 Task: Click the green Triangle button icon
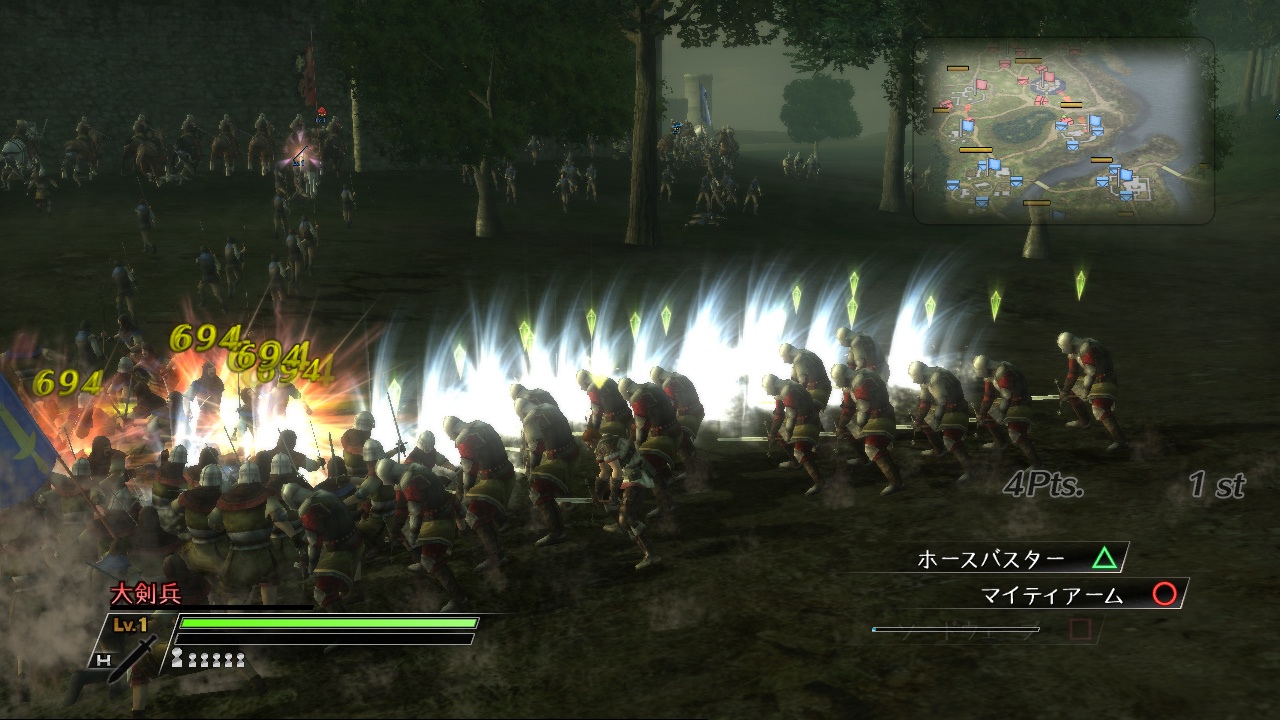1104,556
